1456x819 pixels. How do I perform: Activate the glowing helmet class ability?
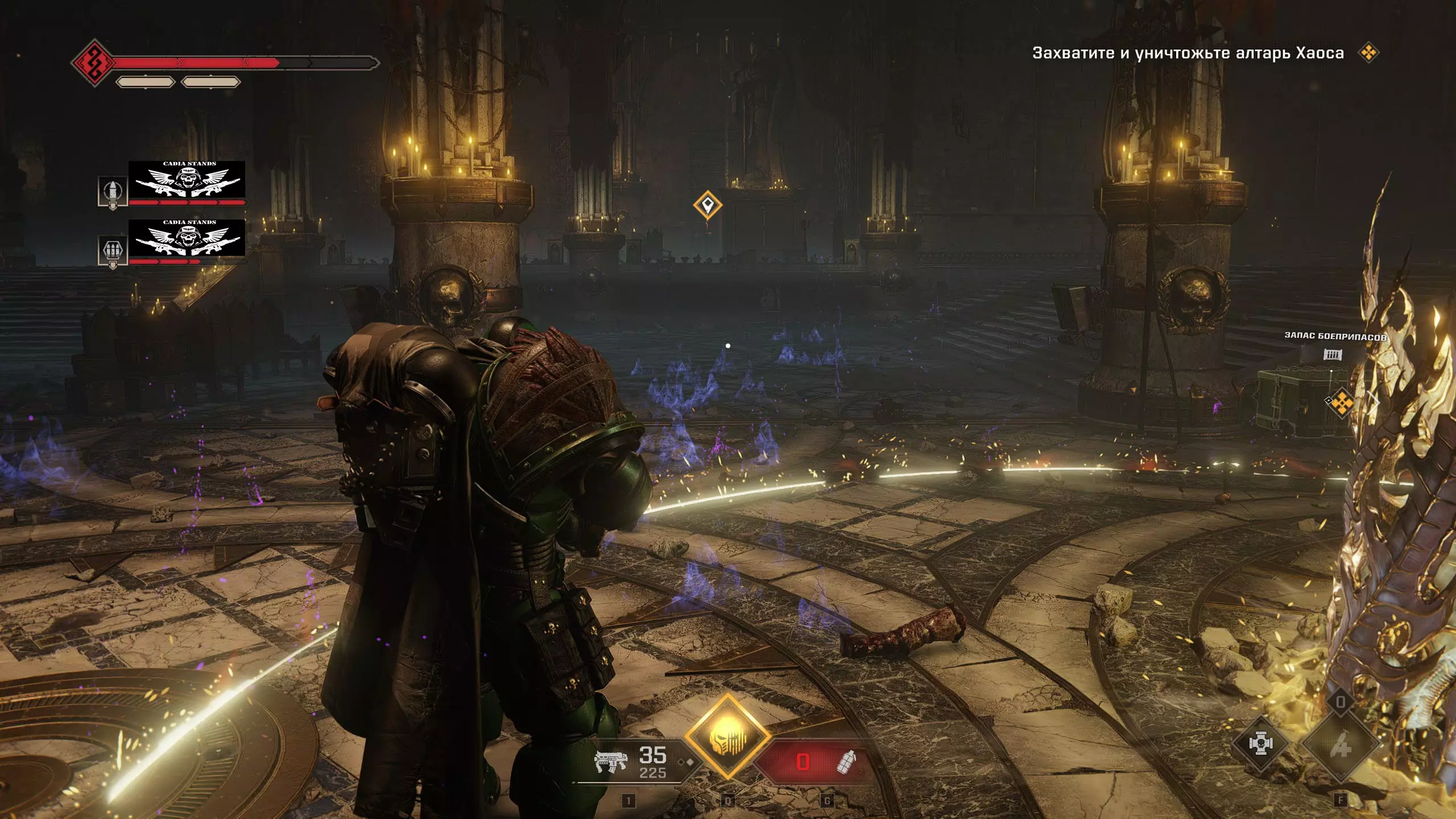(727, 738)
